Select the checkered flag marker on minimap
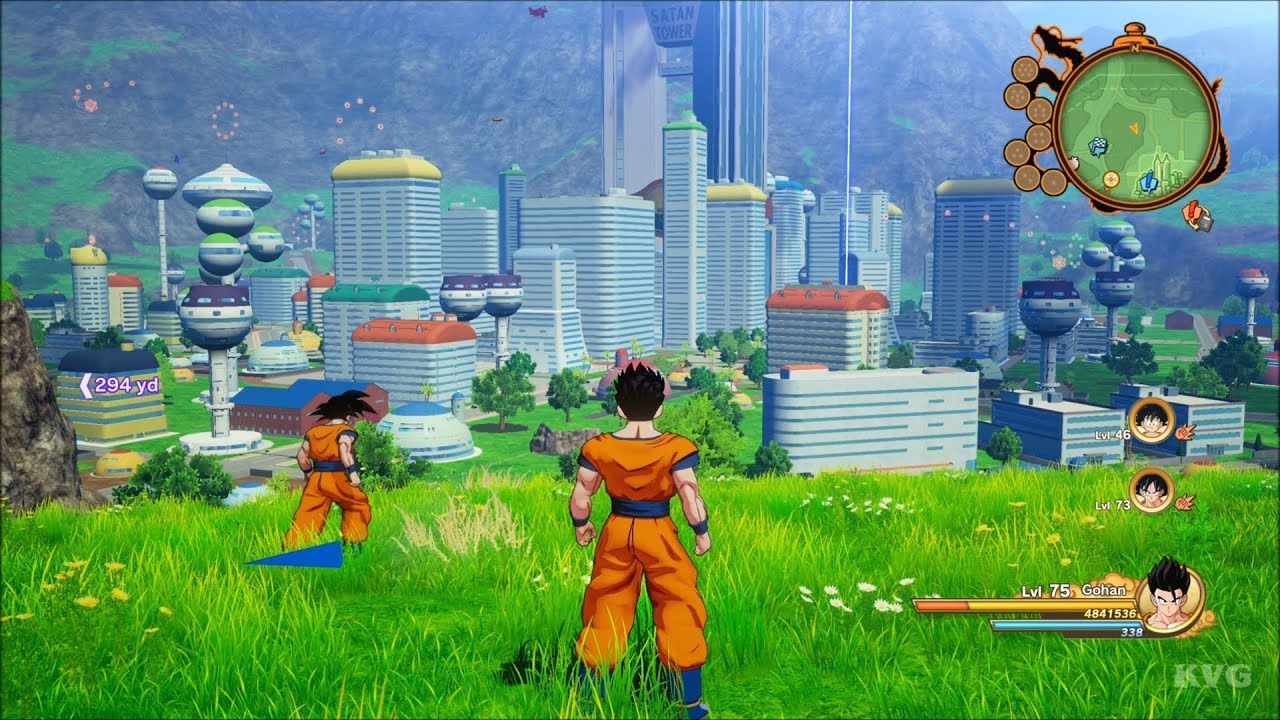 1099,146
